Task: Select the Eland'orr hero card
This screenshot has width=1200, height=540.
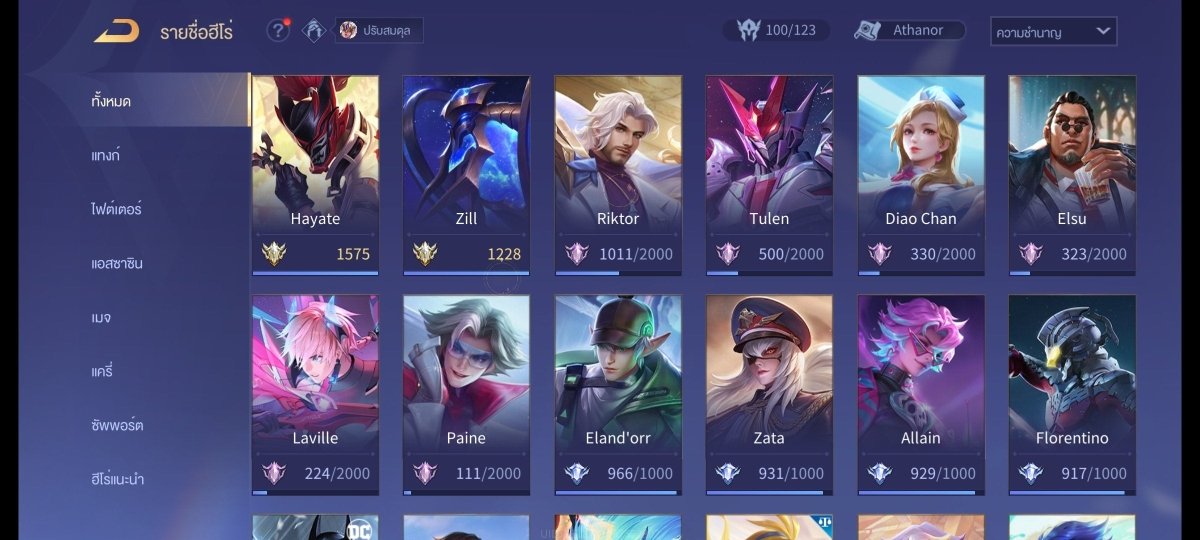Action: tap(618, 393)
